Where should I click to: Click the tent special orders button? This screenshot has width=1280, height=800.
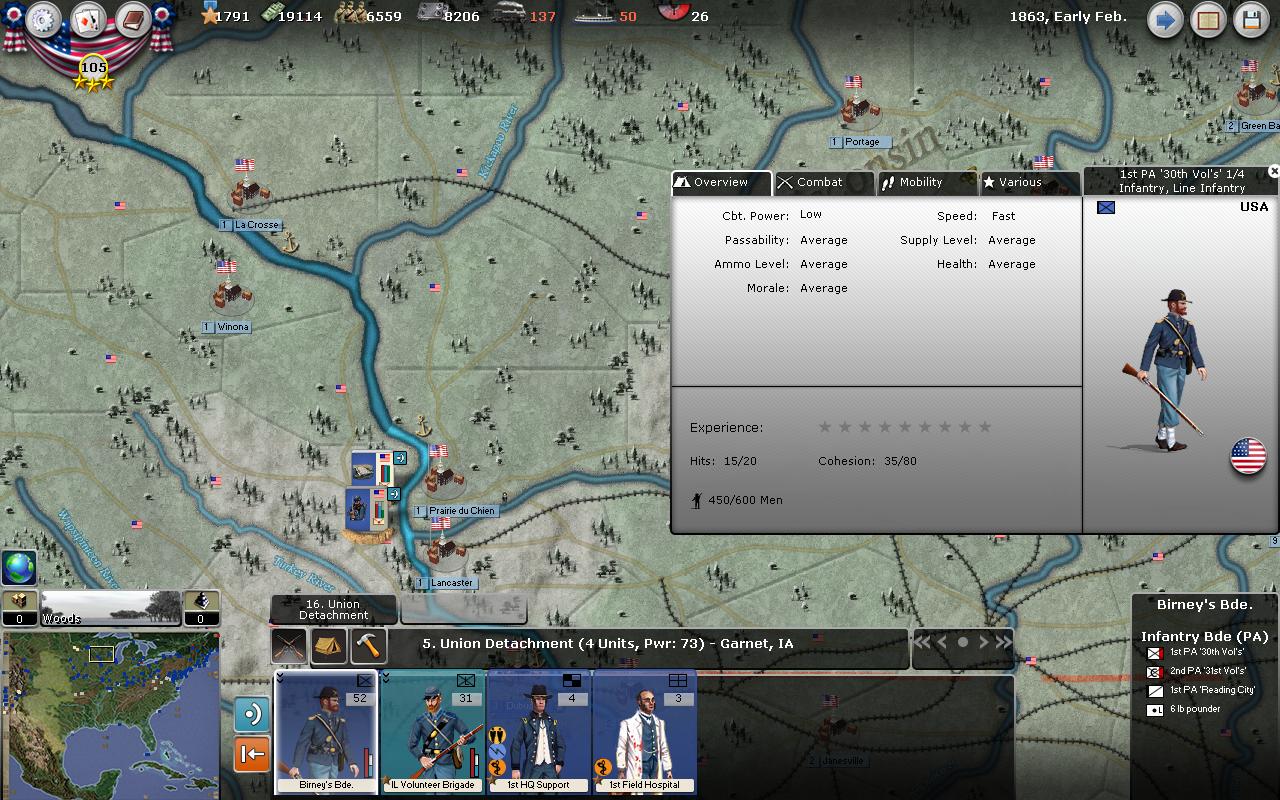(329, 645)
